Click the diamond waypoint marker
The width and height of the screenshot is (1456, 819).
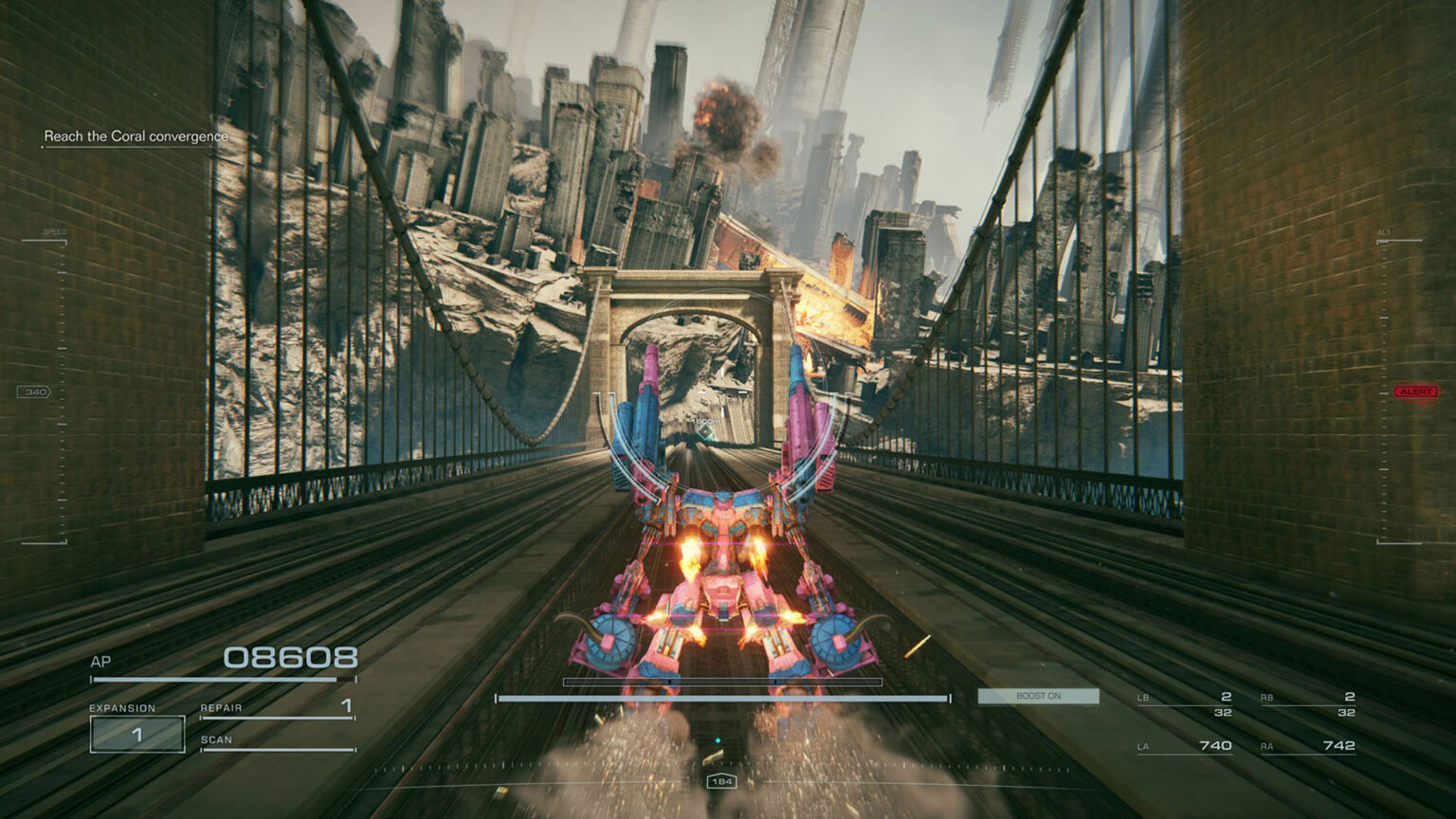[x=705, y=432]
